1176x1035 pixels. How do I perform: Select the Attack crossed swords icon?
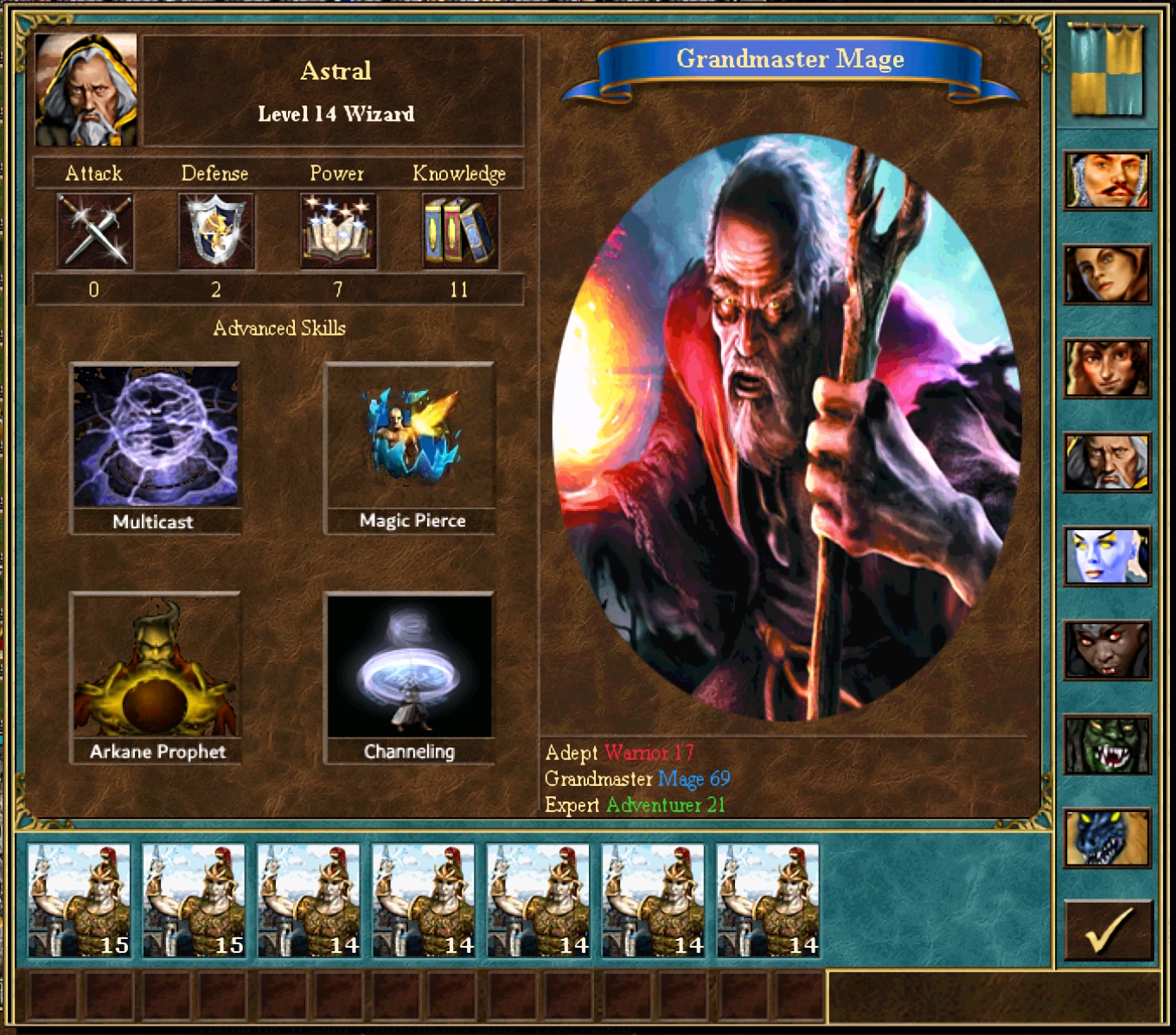(94, 229)
